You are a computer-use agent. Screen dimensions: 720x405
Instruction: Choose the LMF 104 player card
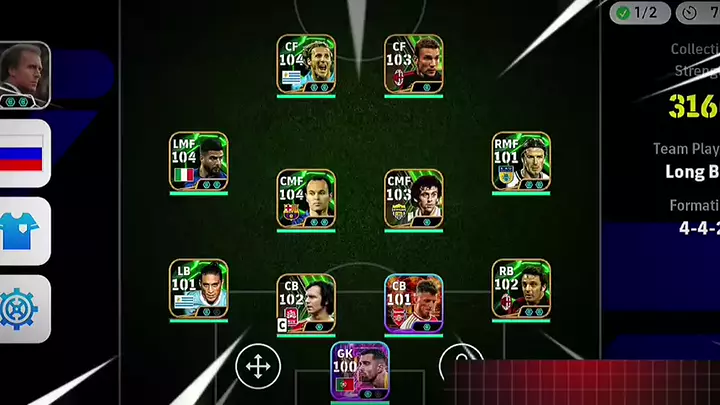[x=198, y=161]
